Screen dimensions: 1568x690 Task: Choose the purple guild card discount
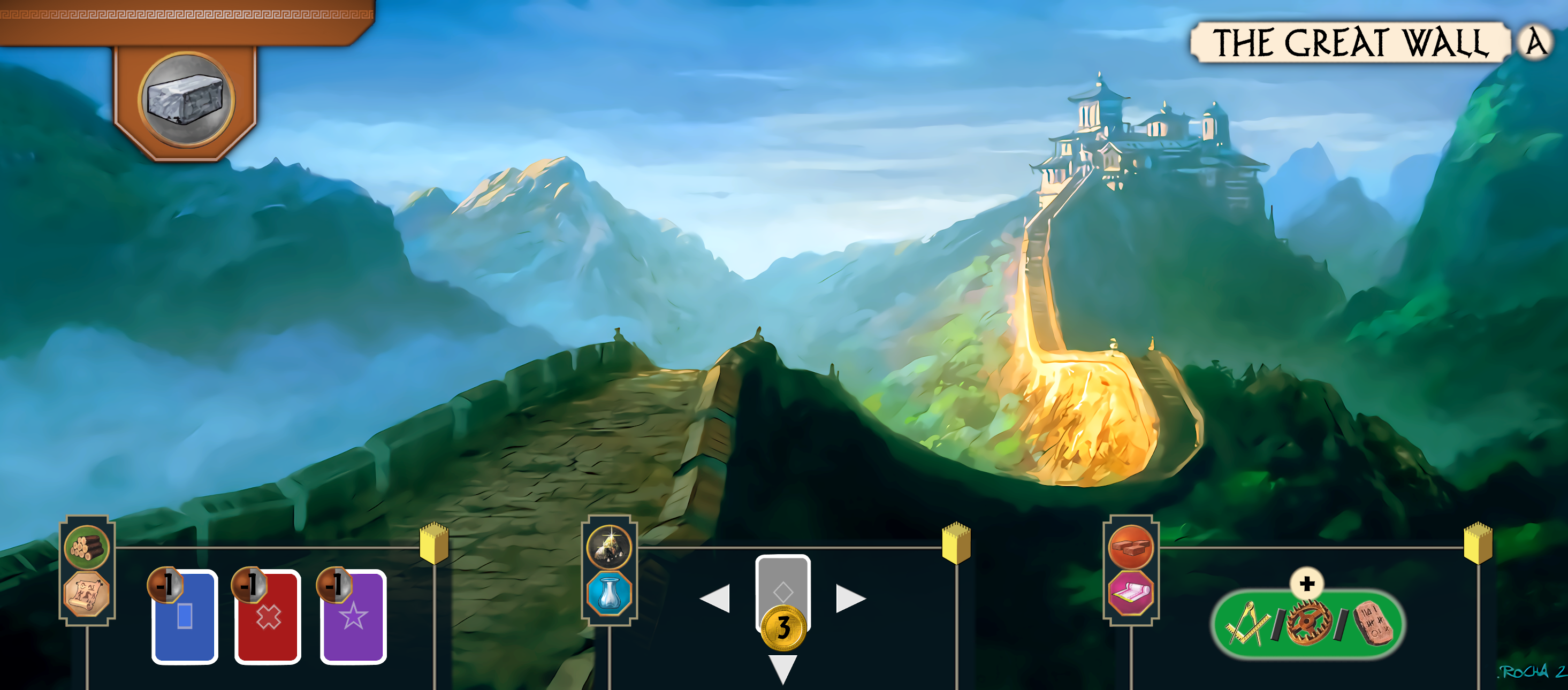click(353, 616)
